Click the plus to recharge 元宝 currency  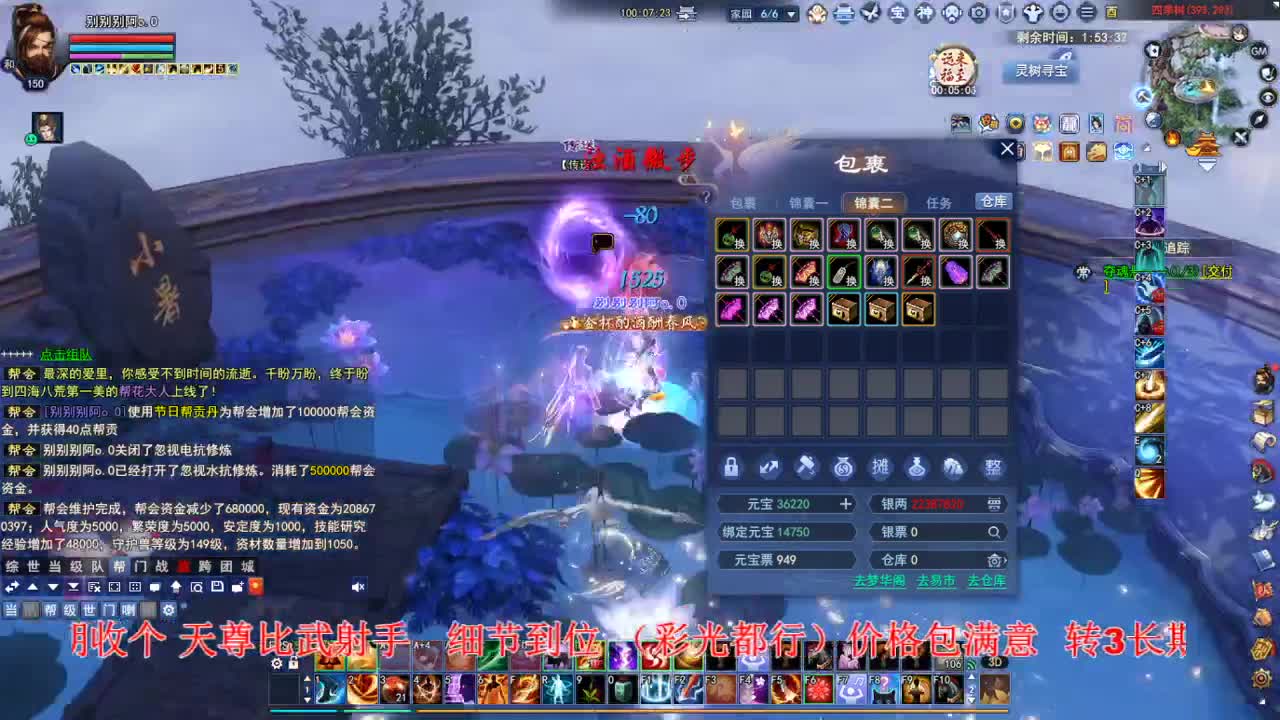847,504
